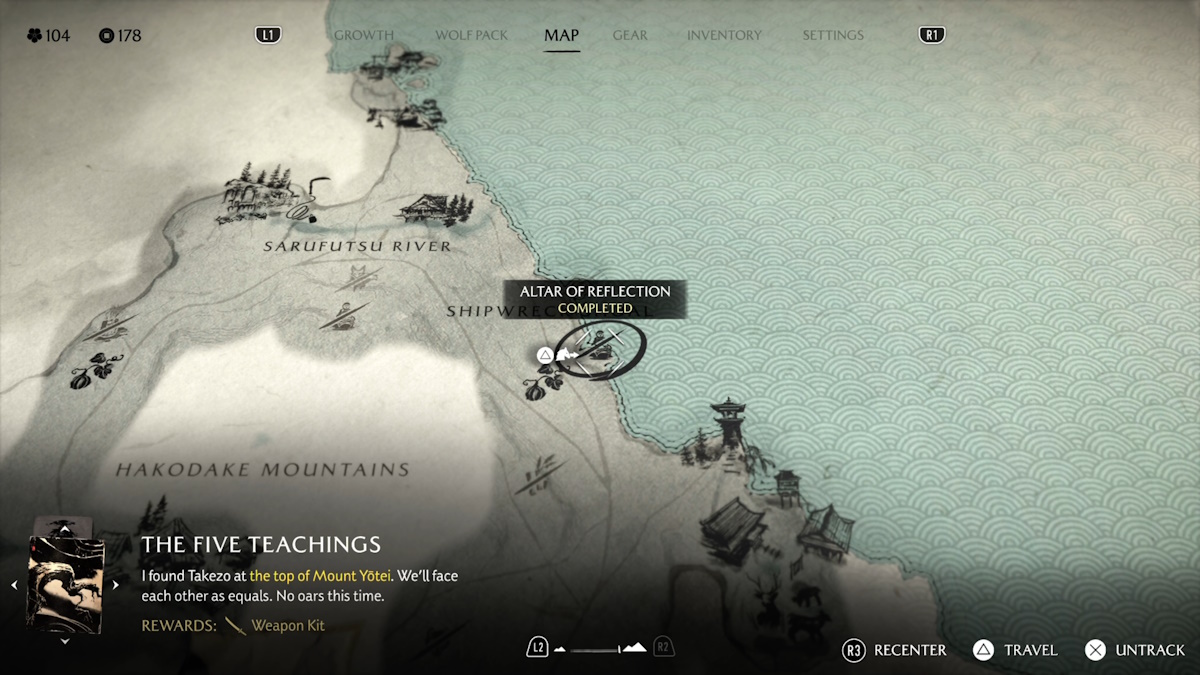Select the Altar of Reflection map marker

pos(599,350)
